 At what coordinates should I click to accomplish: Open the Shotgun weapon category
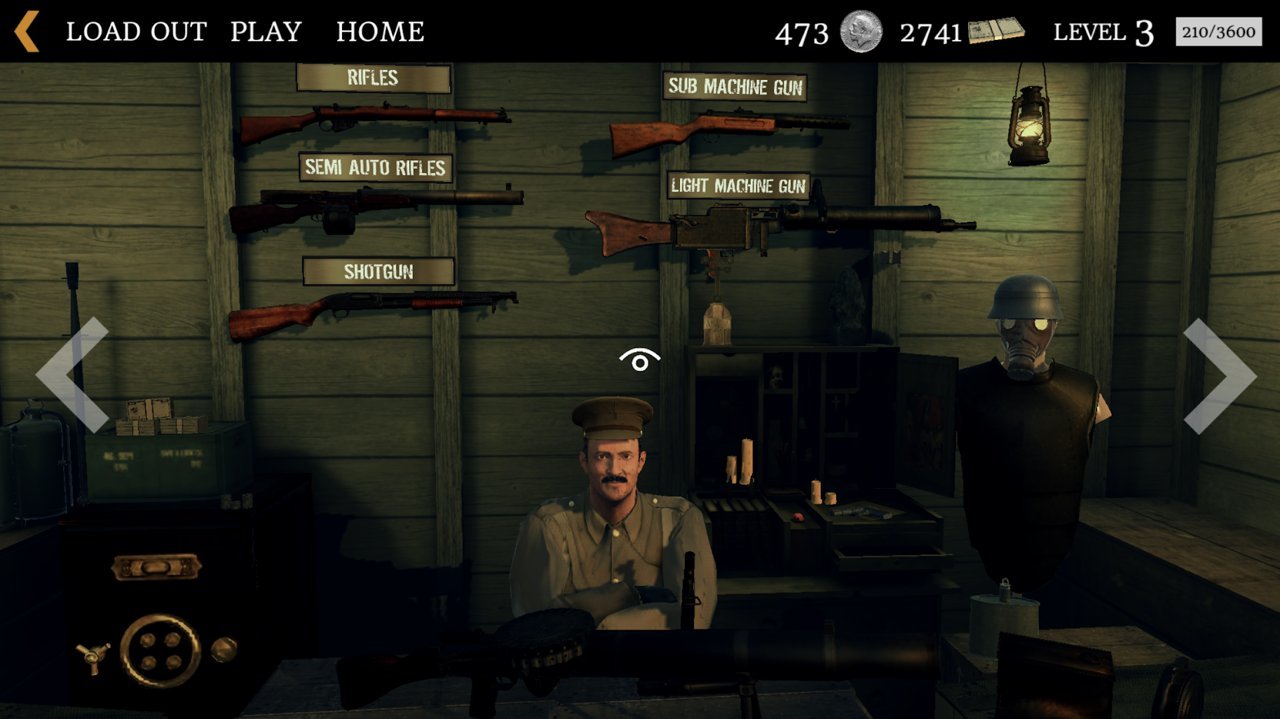pos(378,271)
